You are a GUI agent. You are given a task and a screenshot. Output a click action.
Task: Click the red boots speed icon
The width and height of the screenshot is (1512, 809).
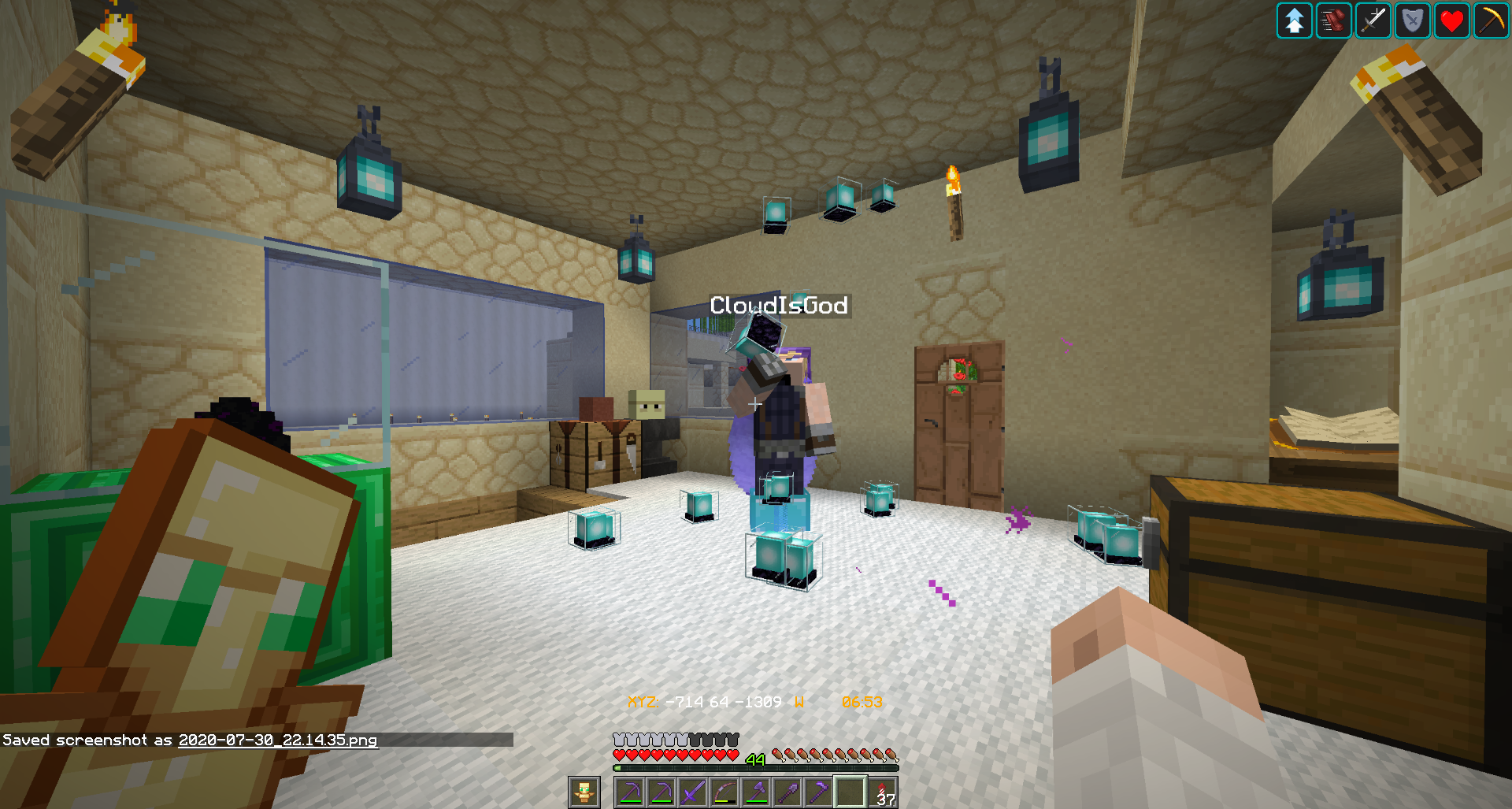point(1333,21)
